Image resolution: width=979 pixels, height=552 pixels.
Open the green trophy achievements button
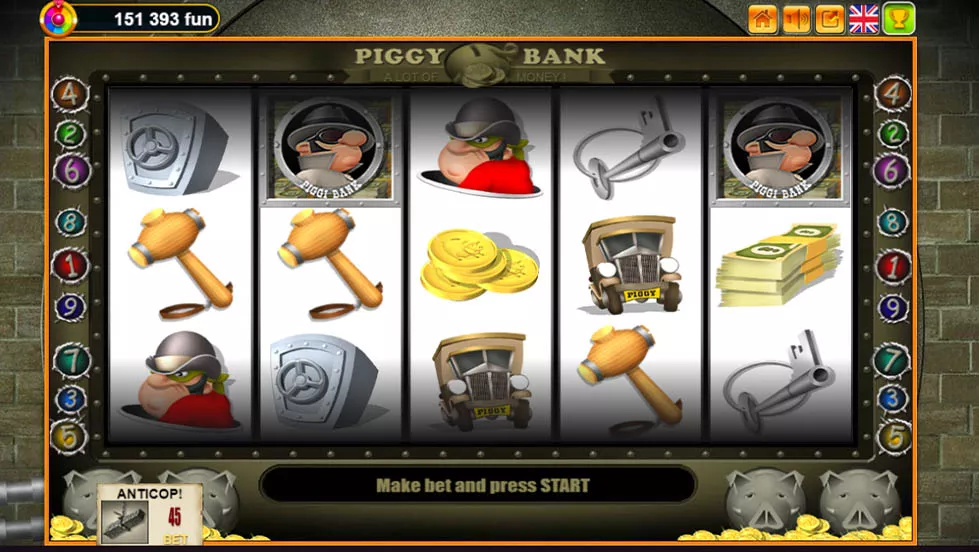(898, 18)
